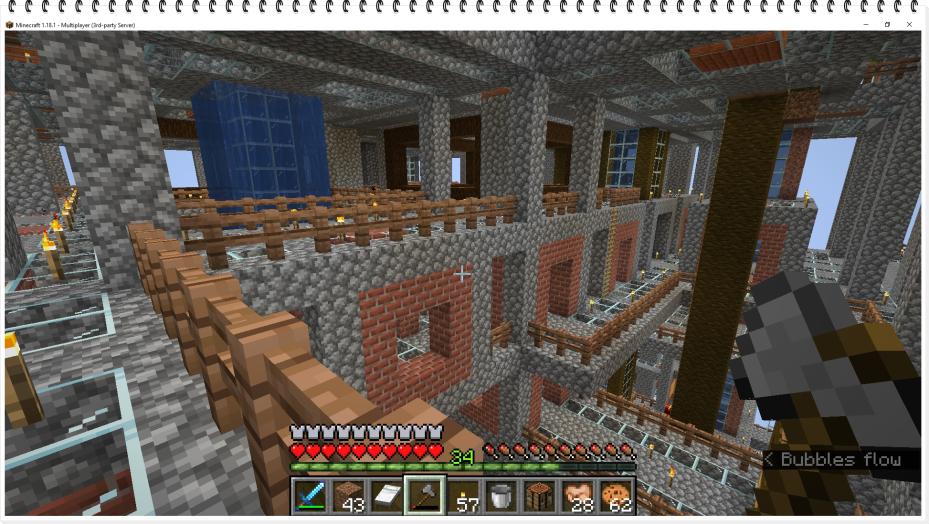Select the diamond sword hotbar slot
929x524 pixels.
(310, 495)
